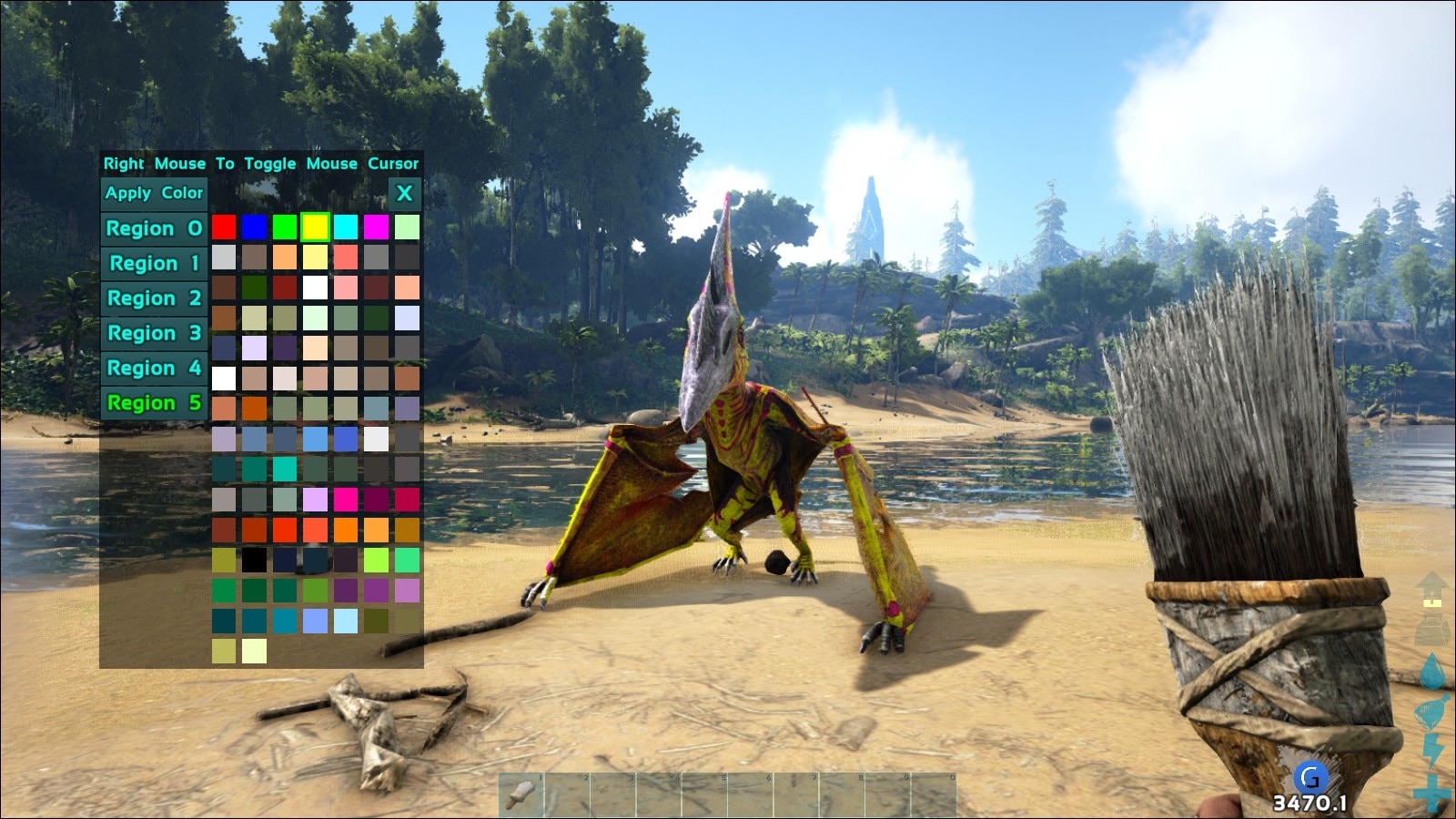Select the bright yellow swatch in top row
Viewport: 1456px width, 819px height.
[315, 228]
